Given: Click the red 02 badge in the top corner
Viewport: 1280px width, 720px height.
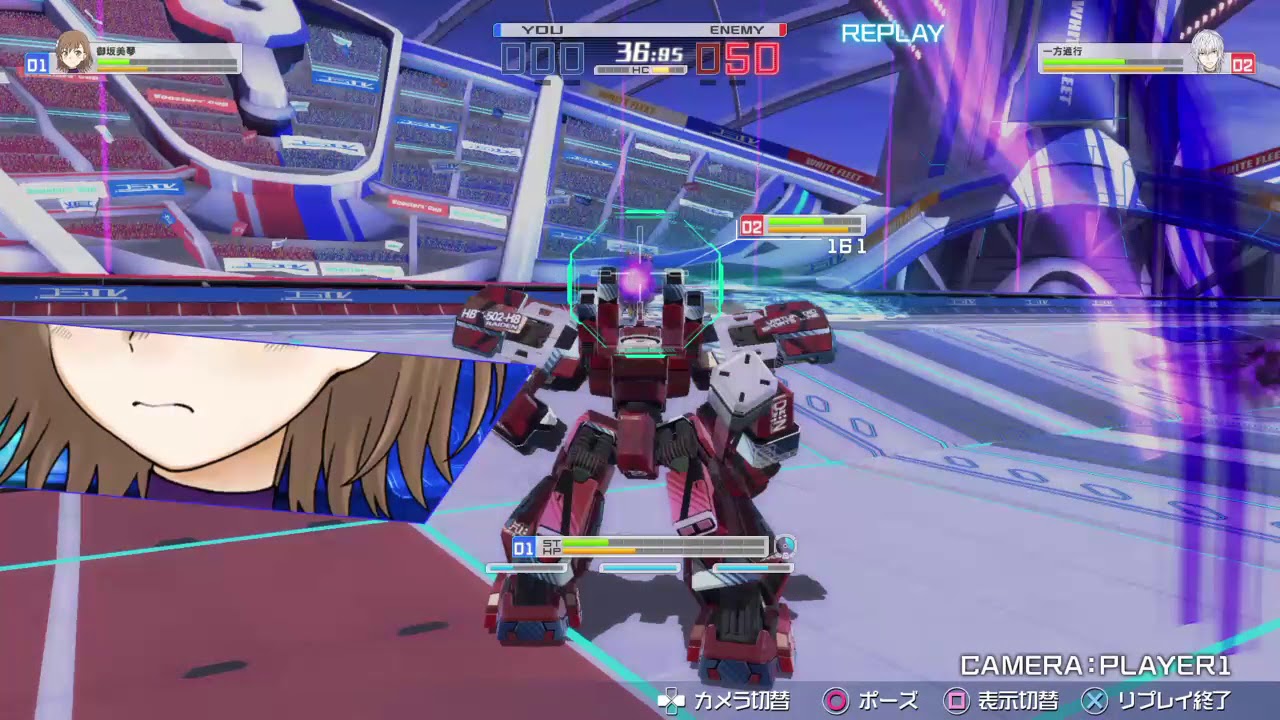Looking at the screenshot, I should pos(1243,63).
